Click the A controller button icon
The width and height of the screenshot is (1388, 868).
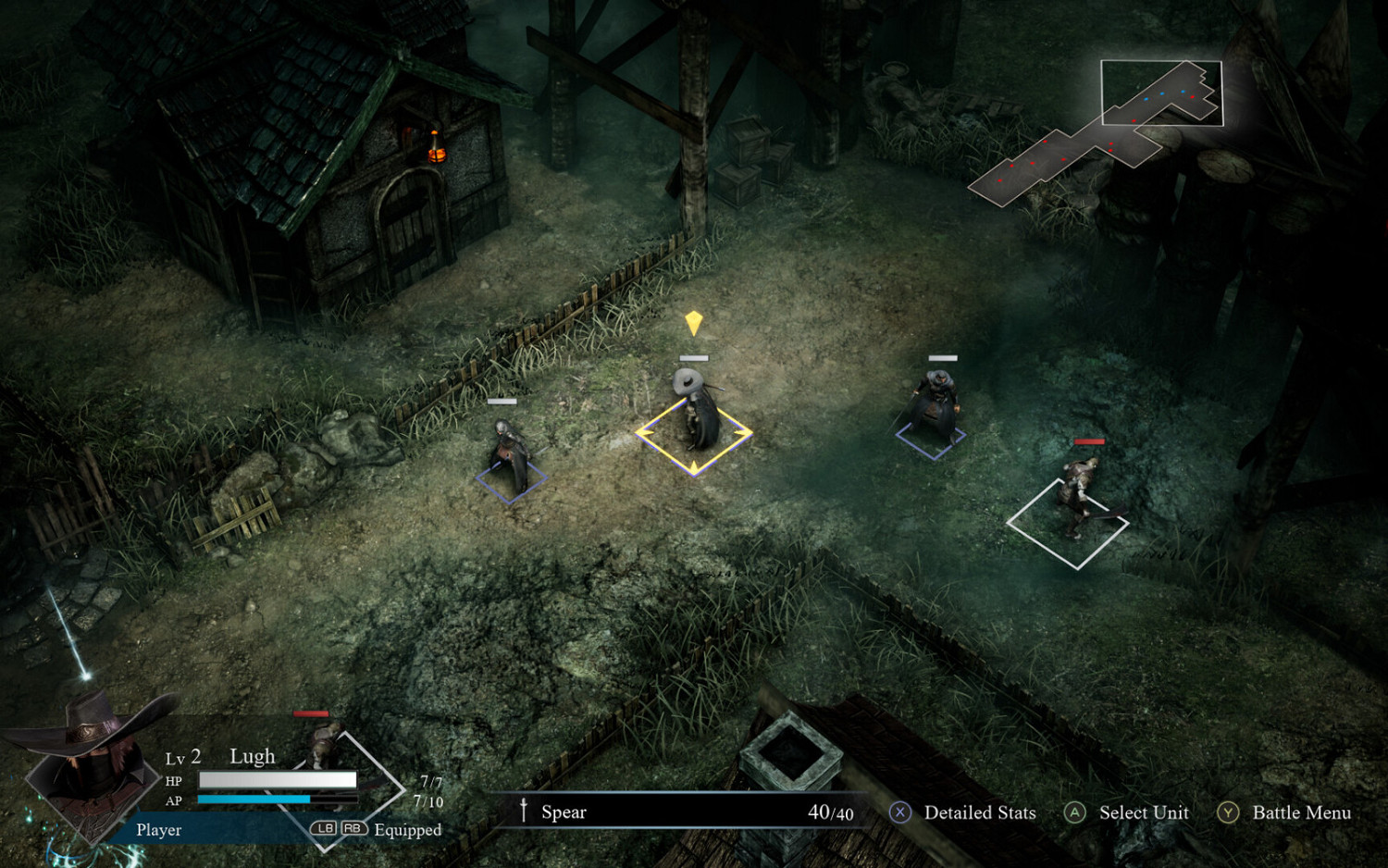tap(1075, 813)
